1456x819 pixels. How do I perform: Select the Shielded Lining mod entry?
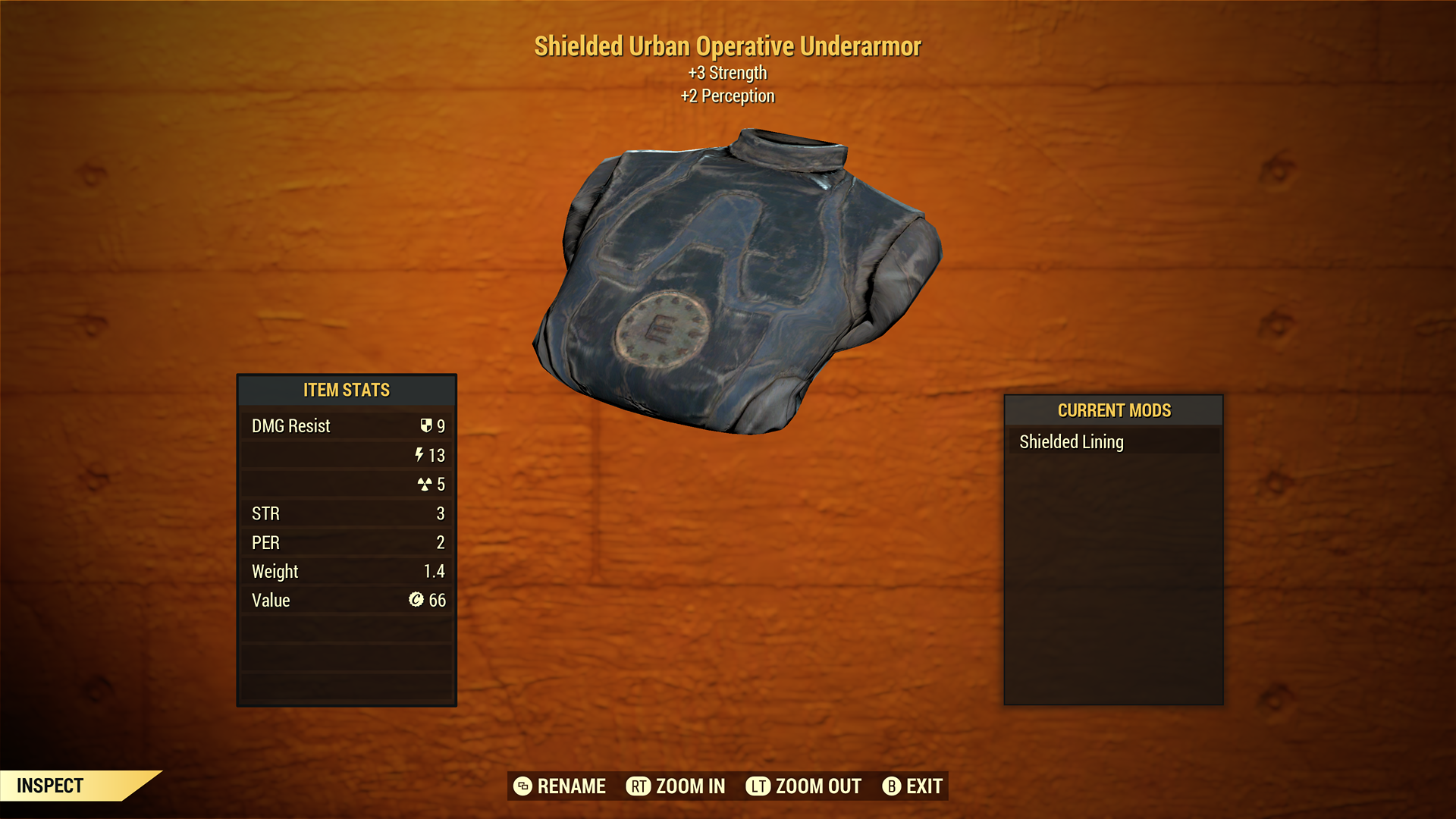(x=1072, y=441)
